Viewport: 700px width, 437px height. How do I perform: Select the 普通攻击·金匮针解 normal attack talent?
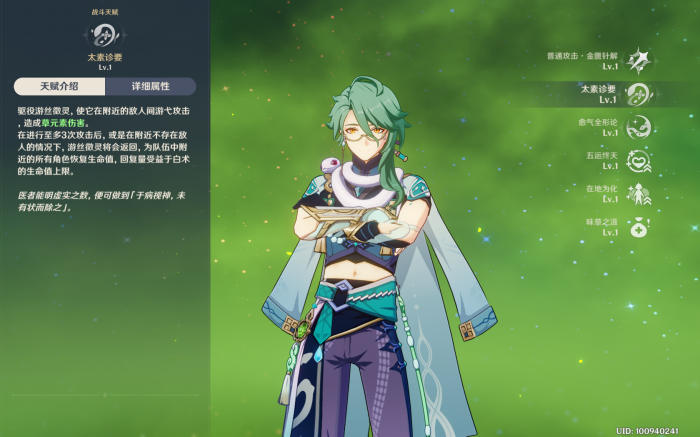(638, 61)
